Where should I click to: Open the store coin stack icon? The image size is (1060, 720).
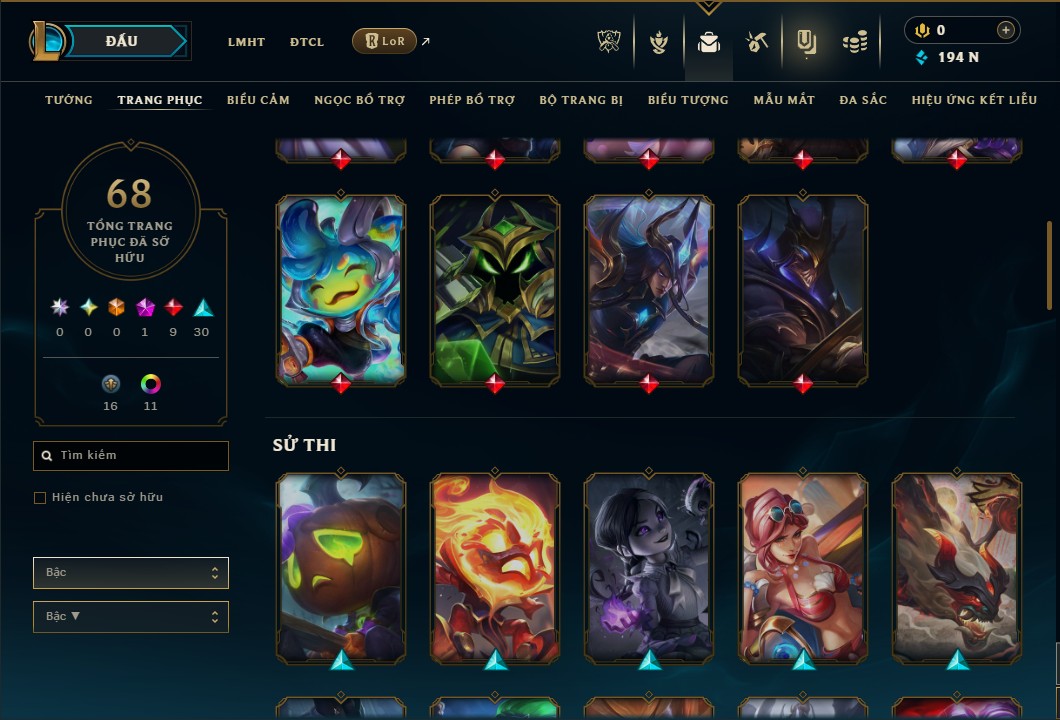[x=853, y=42]
